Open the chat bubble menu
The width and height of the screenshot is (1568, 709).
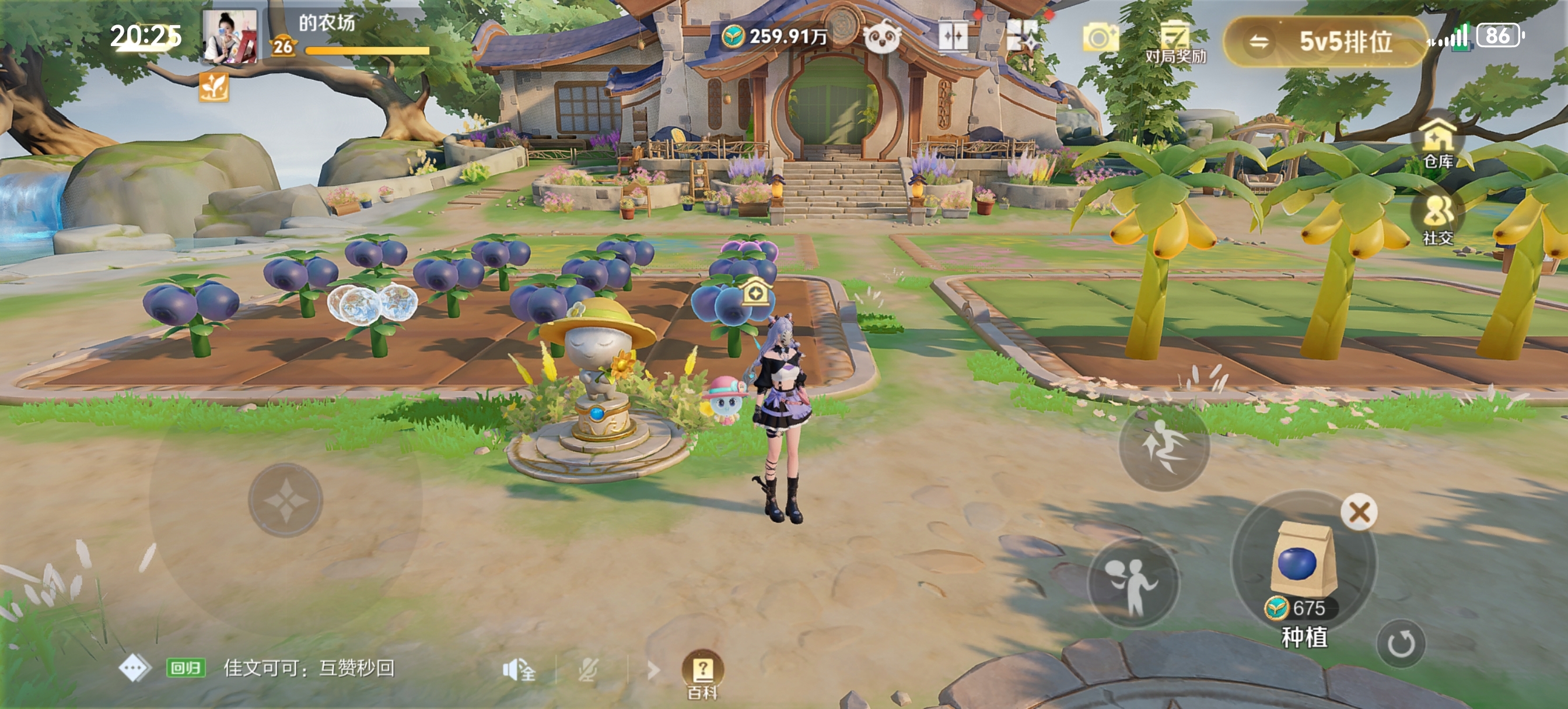click(135, 668)
